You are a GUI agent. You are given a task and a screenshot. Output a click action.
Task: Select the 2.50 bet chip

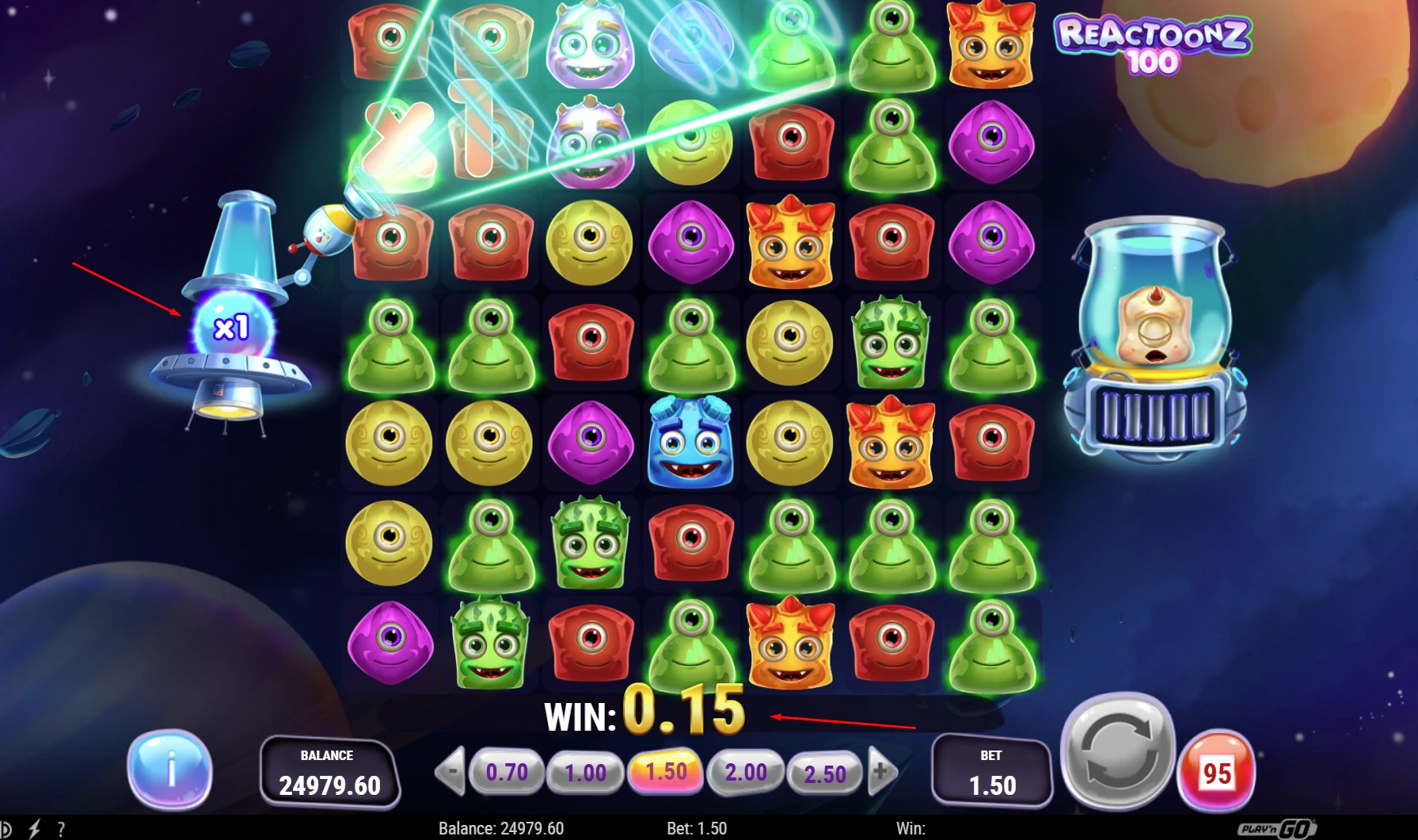tap(825, 770)
